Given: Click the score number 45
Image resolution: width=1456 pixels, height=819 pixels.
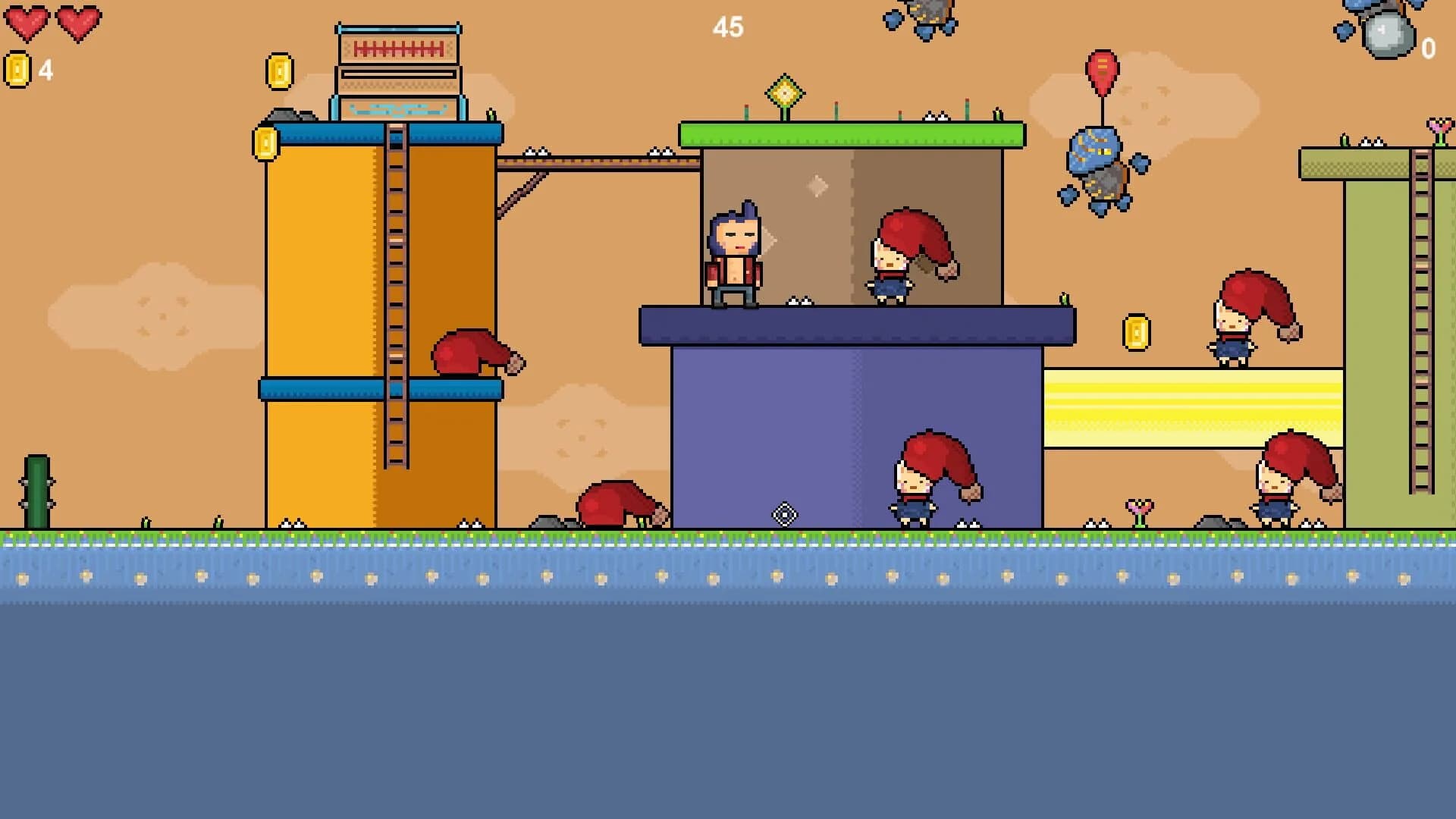Looking at the screenshot, I should [x=727, y=28].
